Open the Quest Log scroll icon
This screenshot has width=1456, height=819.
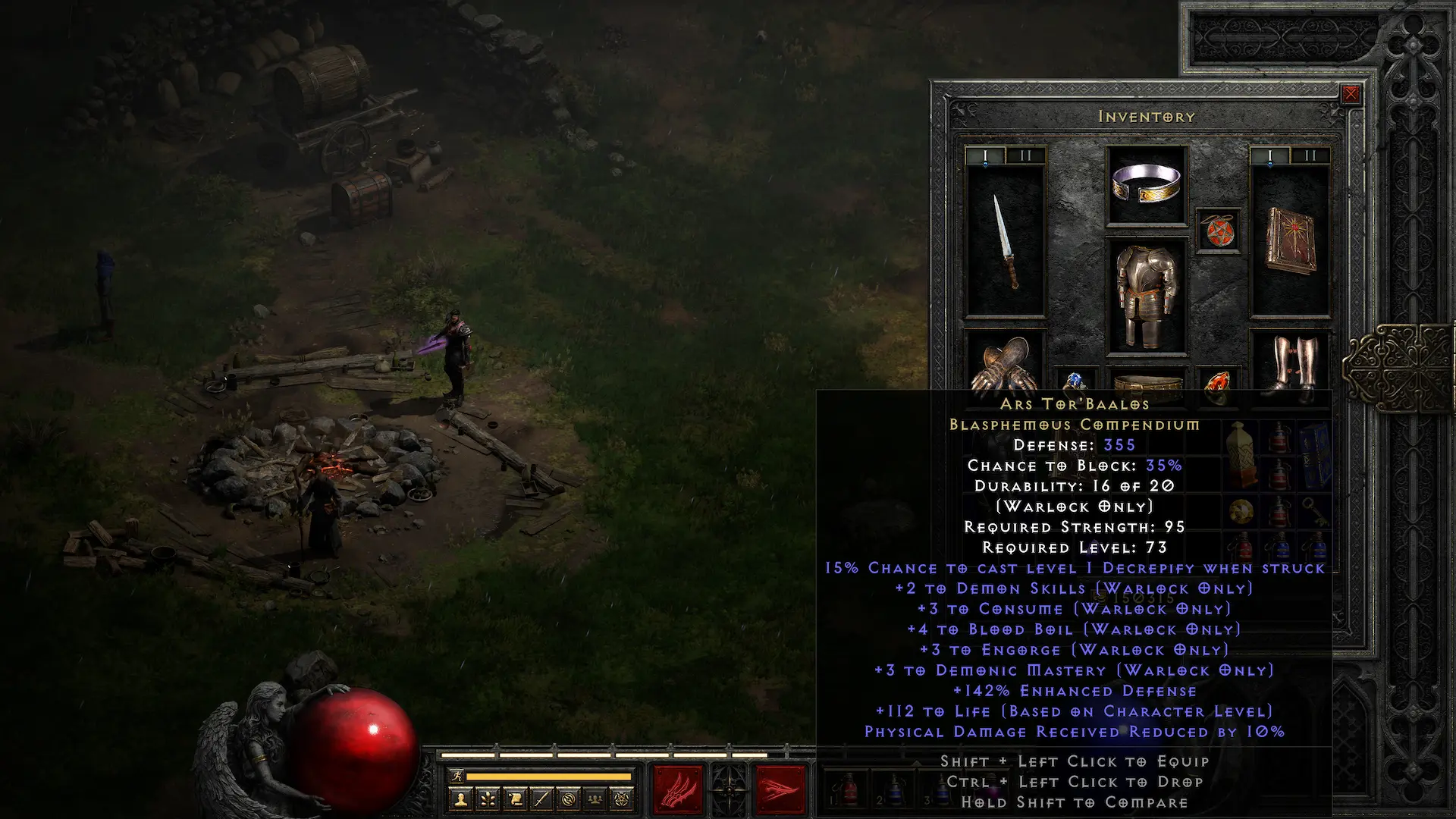515,799
